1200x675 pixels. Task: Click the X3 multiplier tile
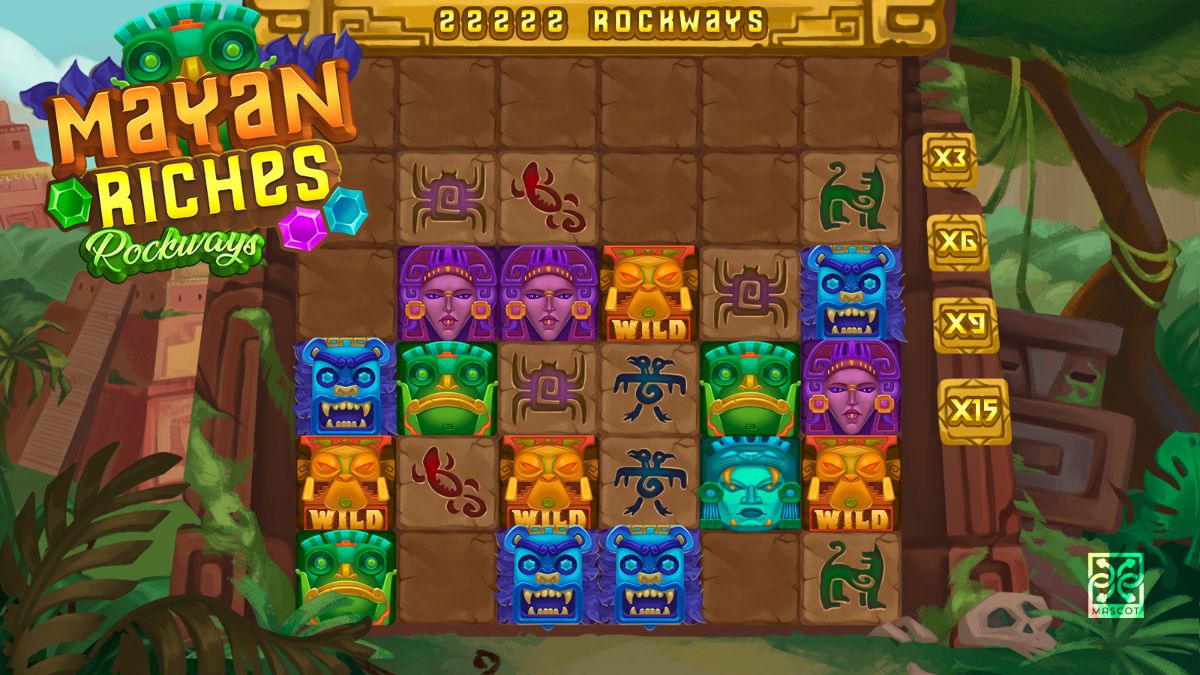949,159
